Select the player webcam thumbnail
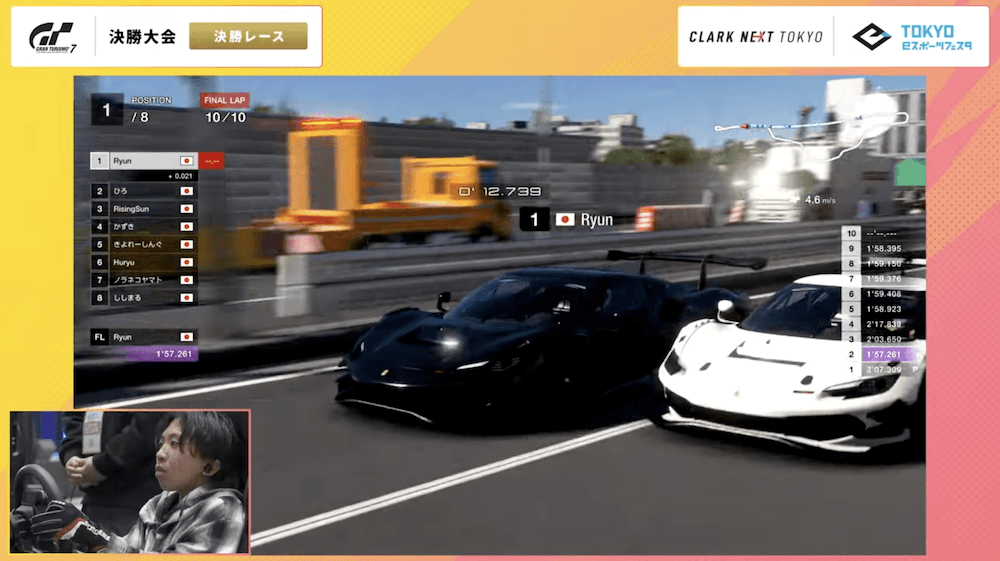 [x=130, y=481]
